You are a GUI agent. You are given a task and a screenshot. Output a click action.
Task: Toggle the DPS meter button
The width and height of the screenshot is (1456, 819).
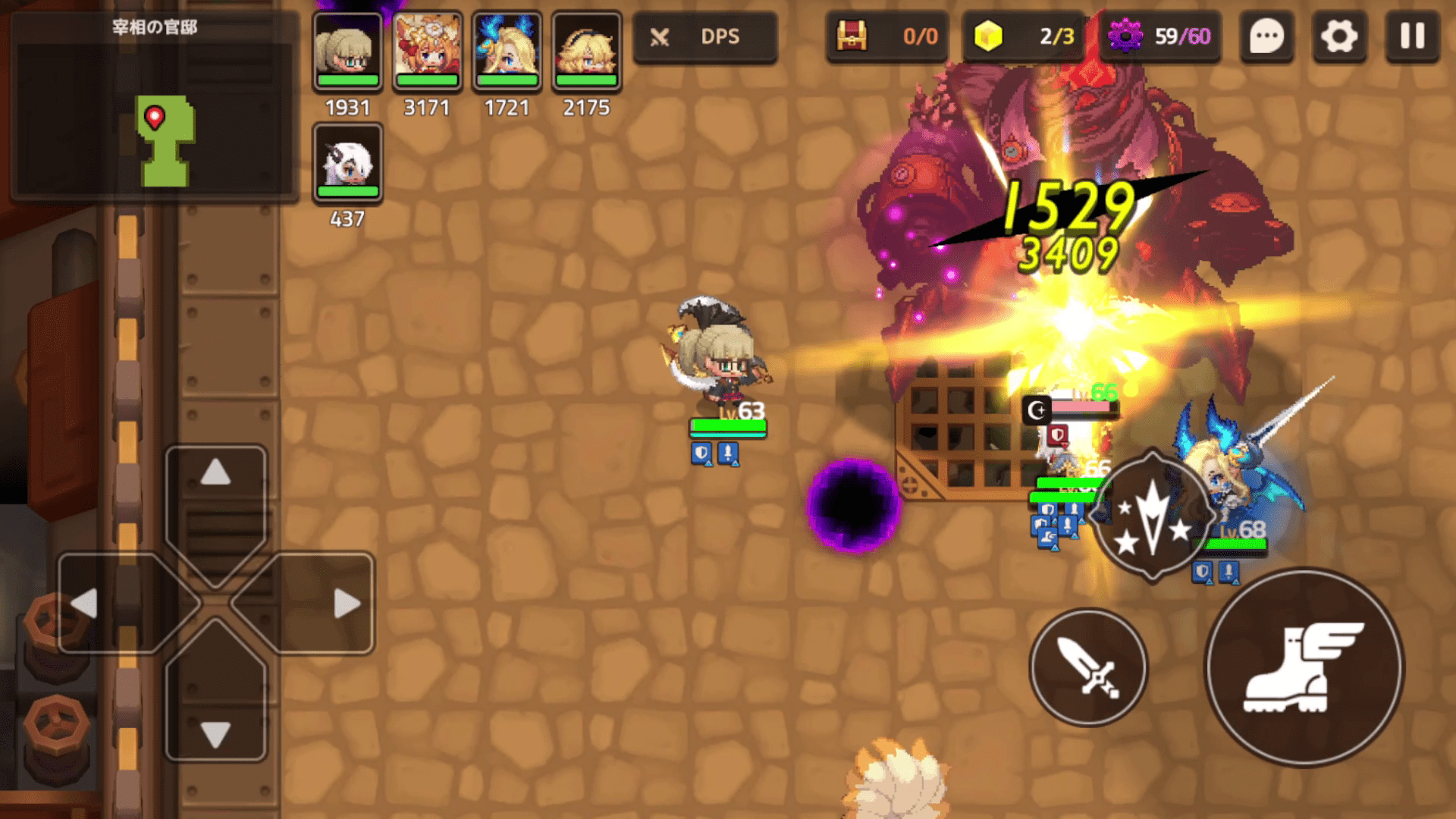704,36
